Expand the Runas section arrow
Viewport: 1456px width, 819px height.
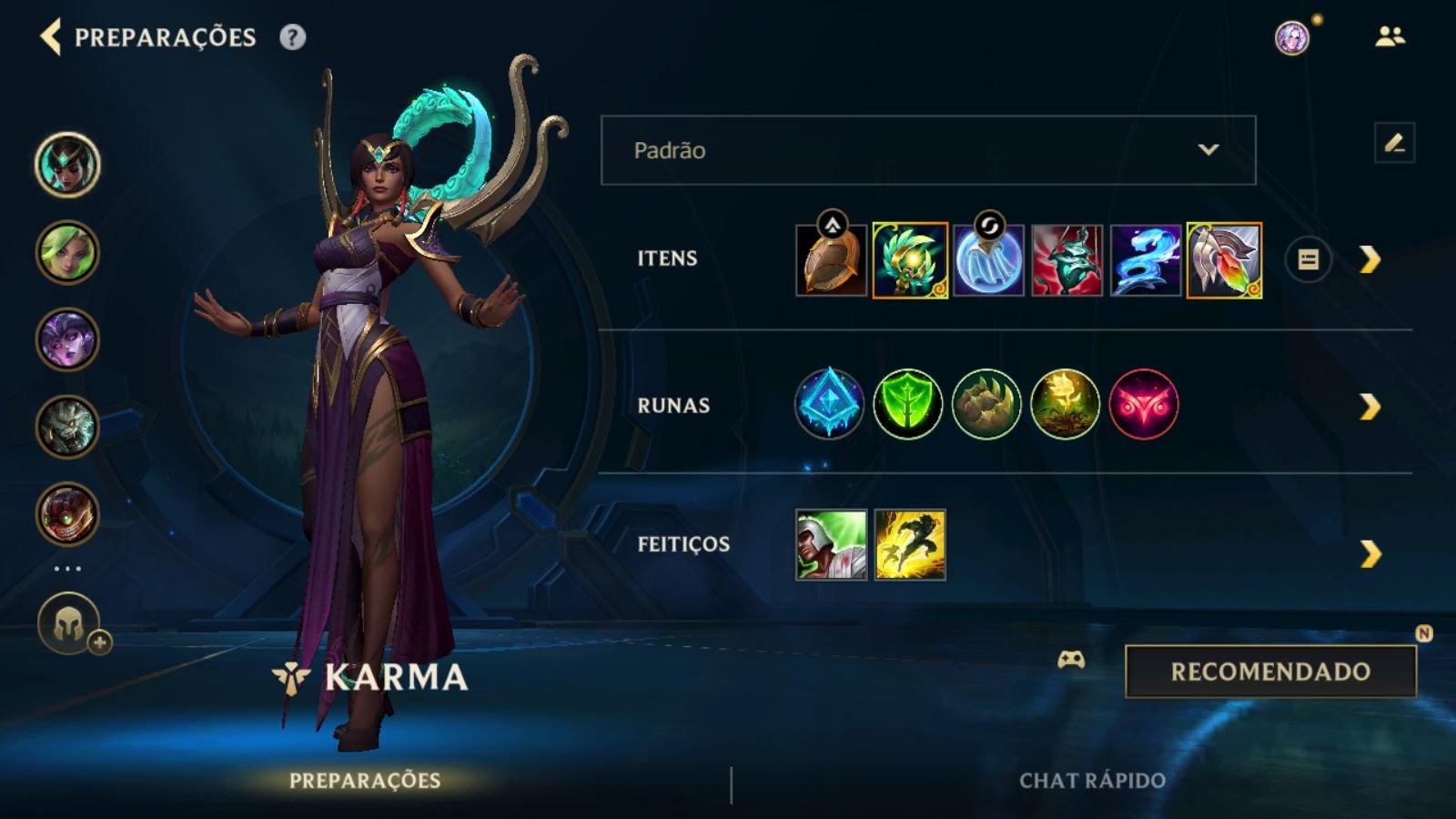[x=1370, y=406]
